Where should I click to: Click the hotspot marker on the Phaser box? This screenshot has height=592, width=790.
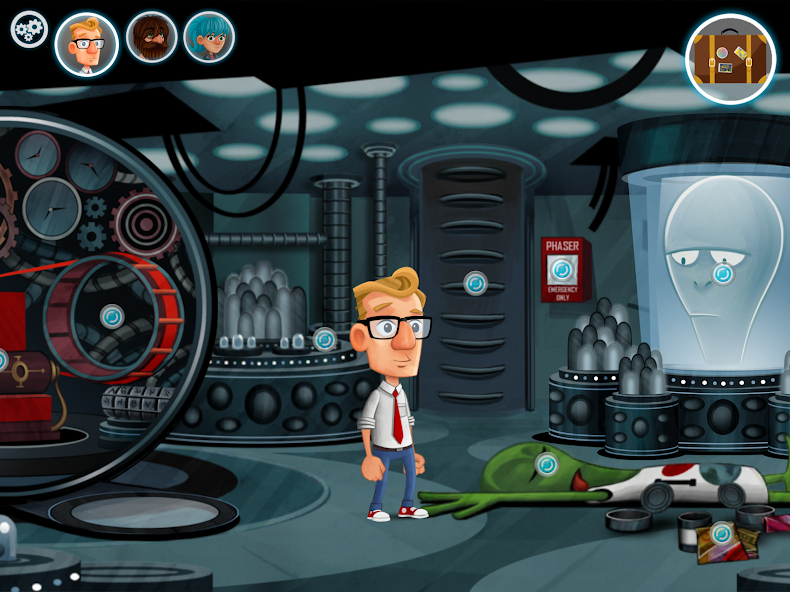[x=562, y=270]
